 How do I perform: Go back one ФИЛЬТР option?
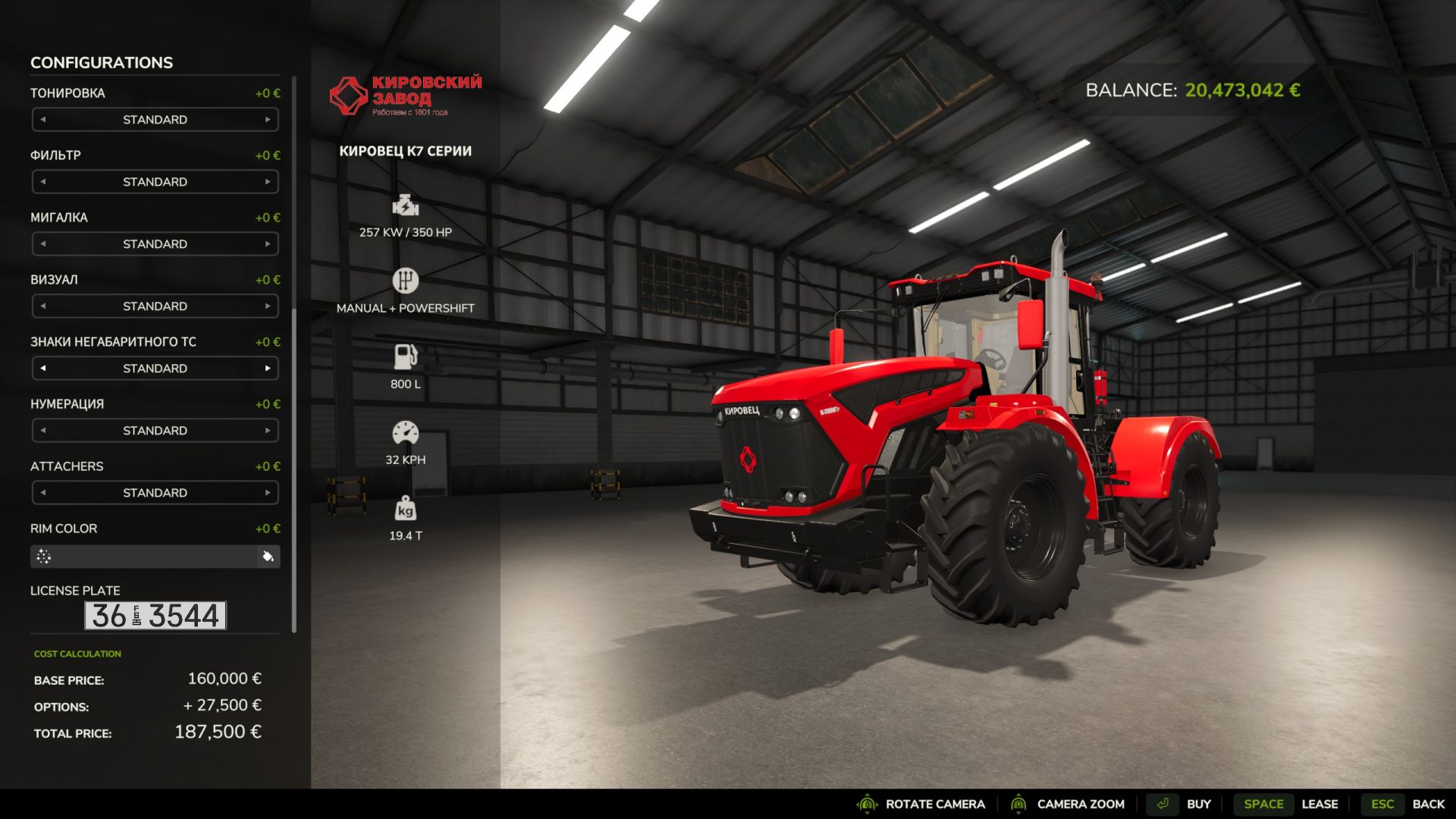[x=43, y=182]
